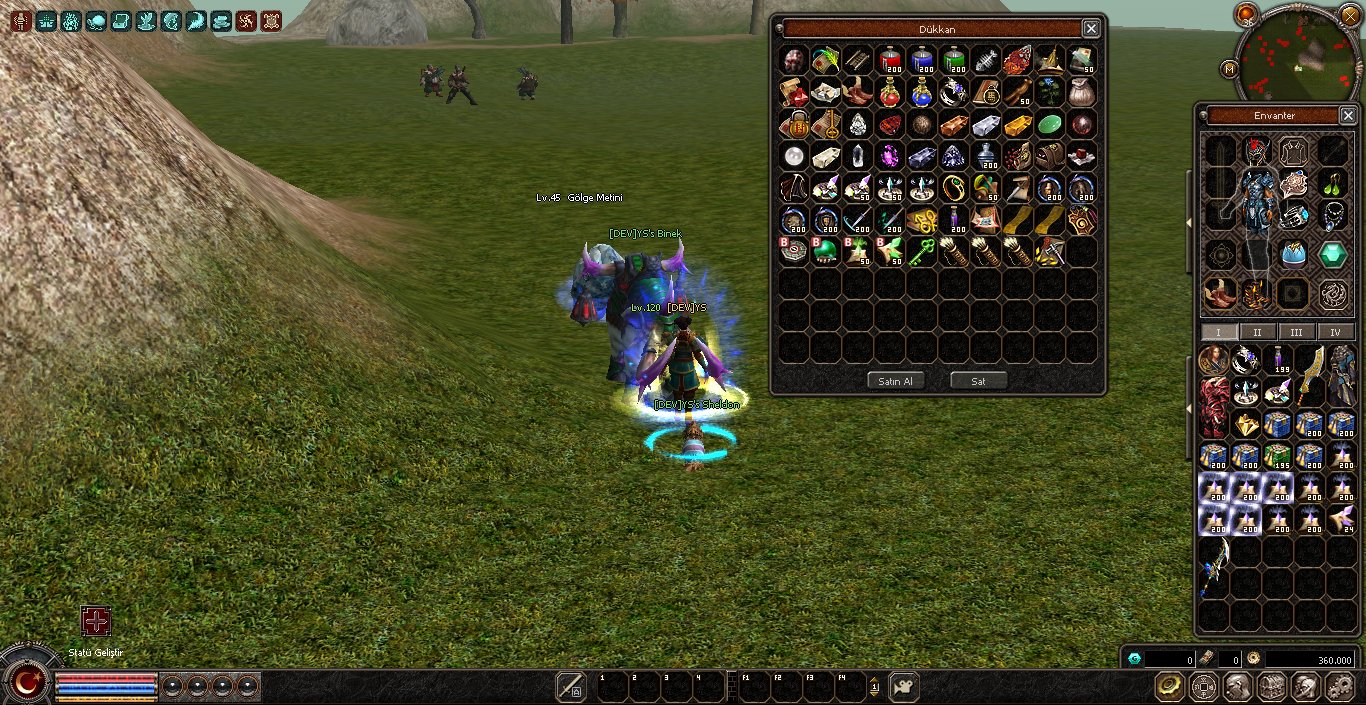Select the green emerald equipment slot
Viewport: 1366px width, 705px height.
coord(1332,255)
